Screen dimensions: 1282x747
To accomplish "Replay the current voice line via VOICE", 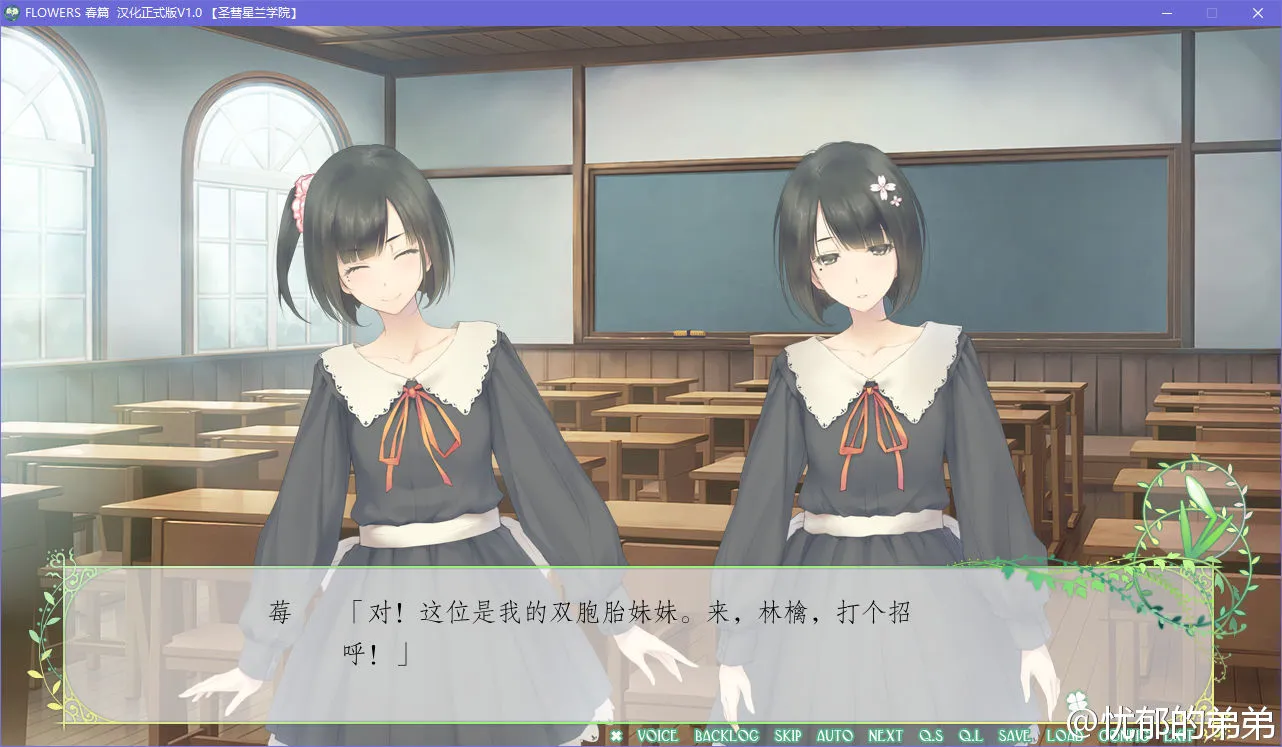I will (657, 736).
